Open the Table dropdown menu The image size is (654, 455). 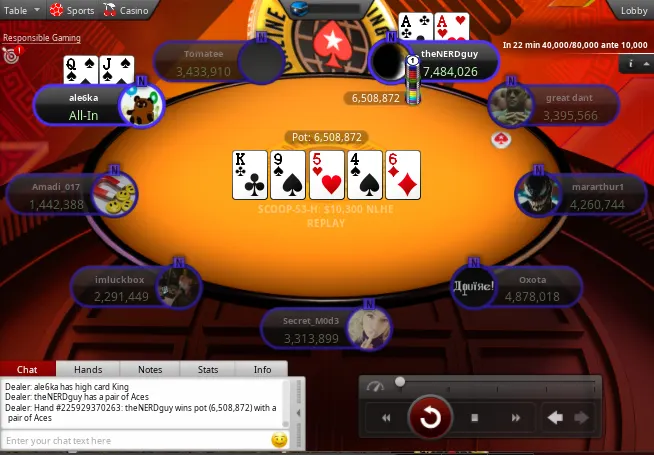[x=21, y=10]
